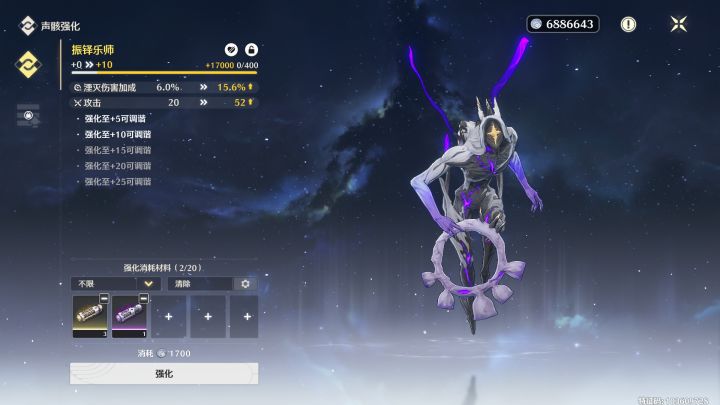Screen dimensions: 720x405
Task: Toggle the lock on 振铎乐师
Action: tap(251, 49)
